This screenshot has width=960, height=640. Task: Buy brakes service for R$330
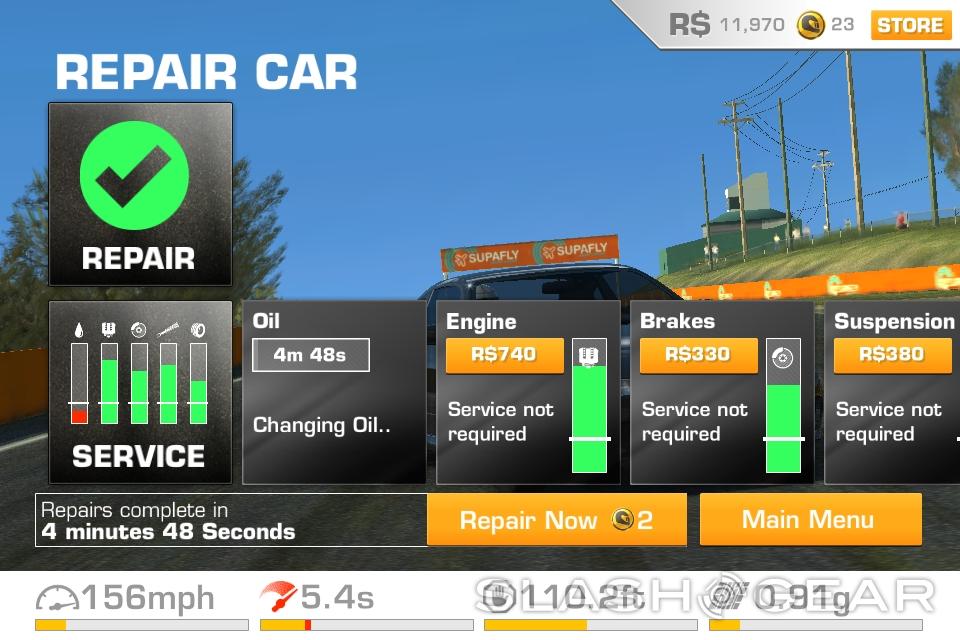click(x=698, y=354)
